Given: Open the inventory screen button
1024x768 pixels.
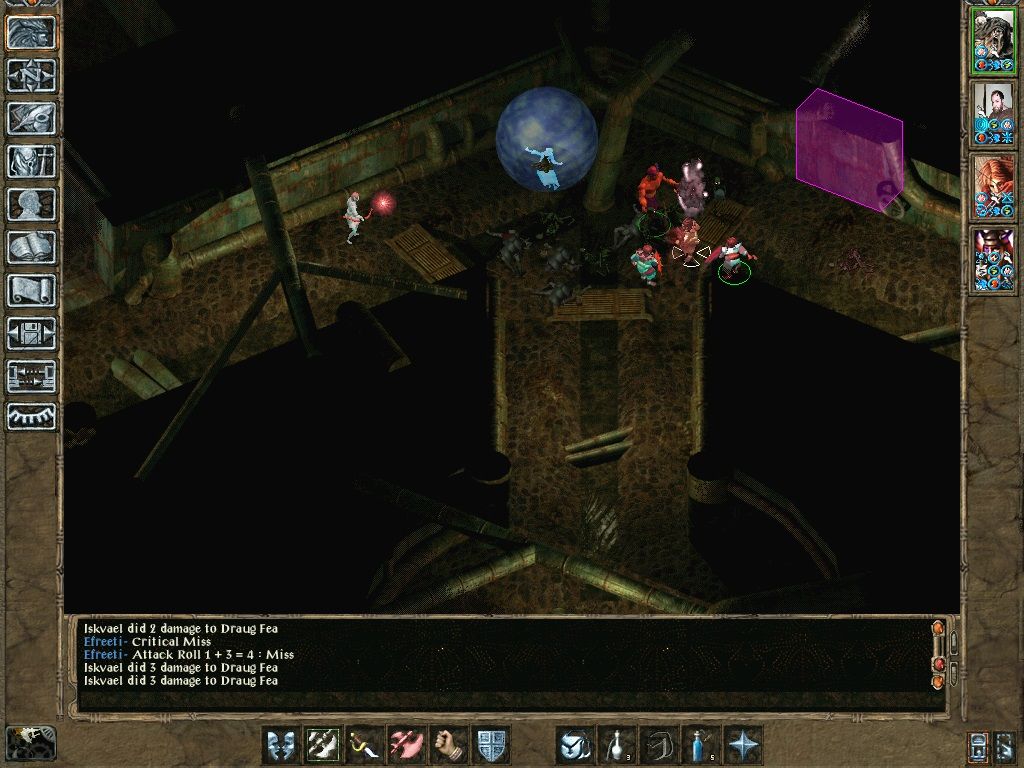Looking at the screenshot, I should 32,161.
